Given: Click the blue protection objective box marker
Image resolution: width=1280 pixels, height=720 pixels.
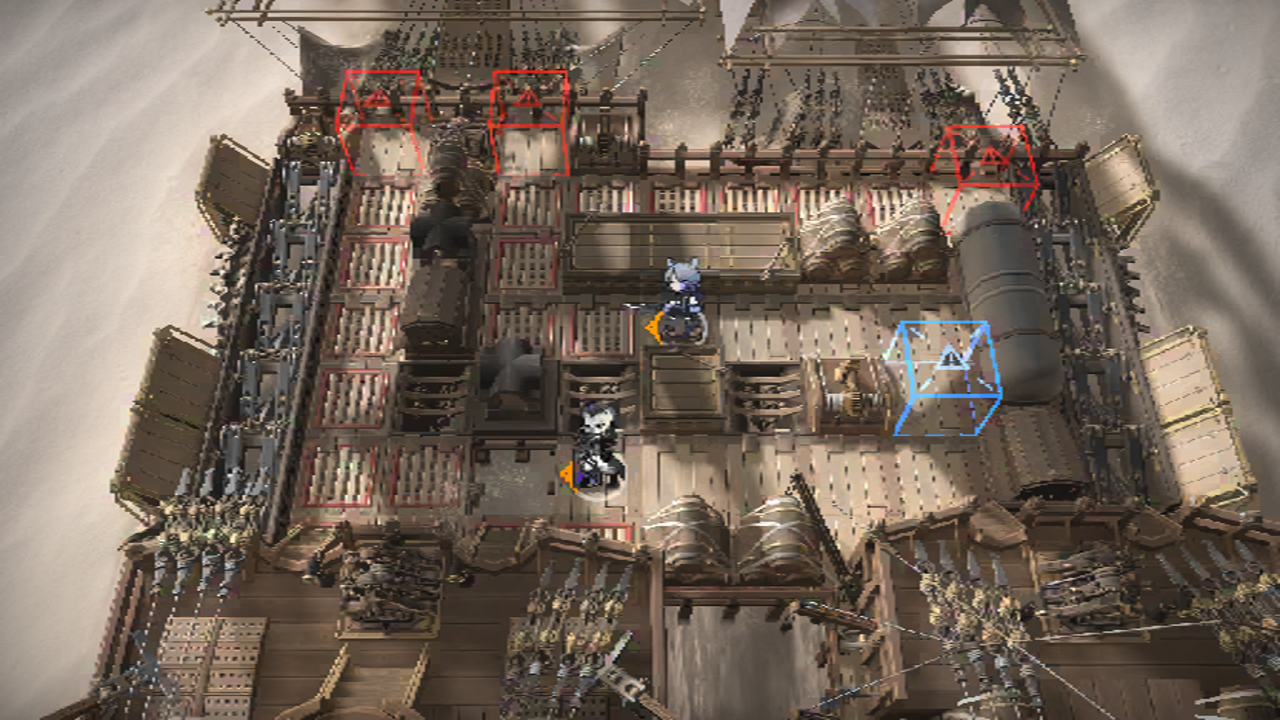Looking at the screenshot, I should [946, 377].
